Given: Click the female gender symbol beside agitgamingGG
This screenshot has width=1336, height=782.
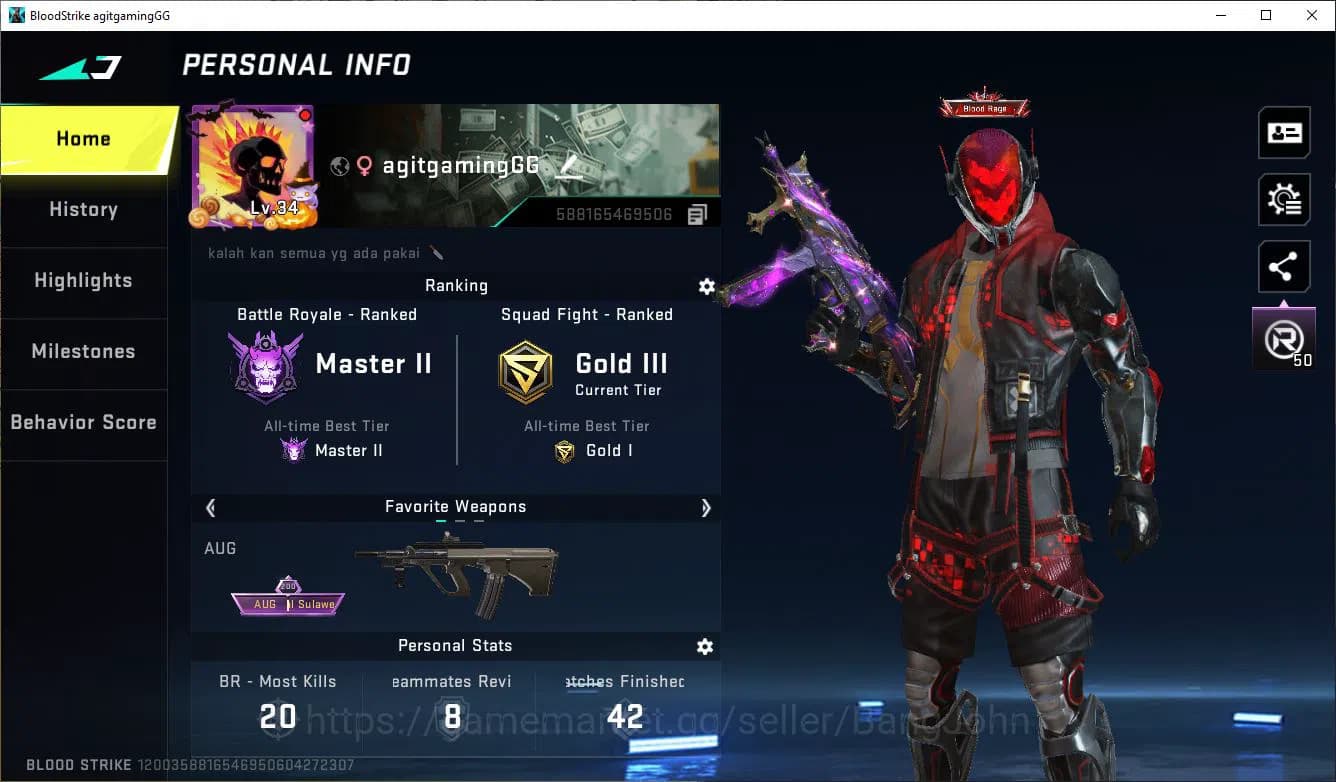Looking at the screenshot, I should (364, 166).
